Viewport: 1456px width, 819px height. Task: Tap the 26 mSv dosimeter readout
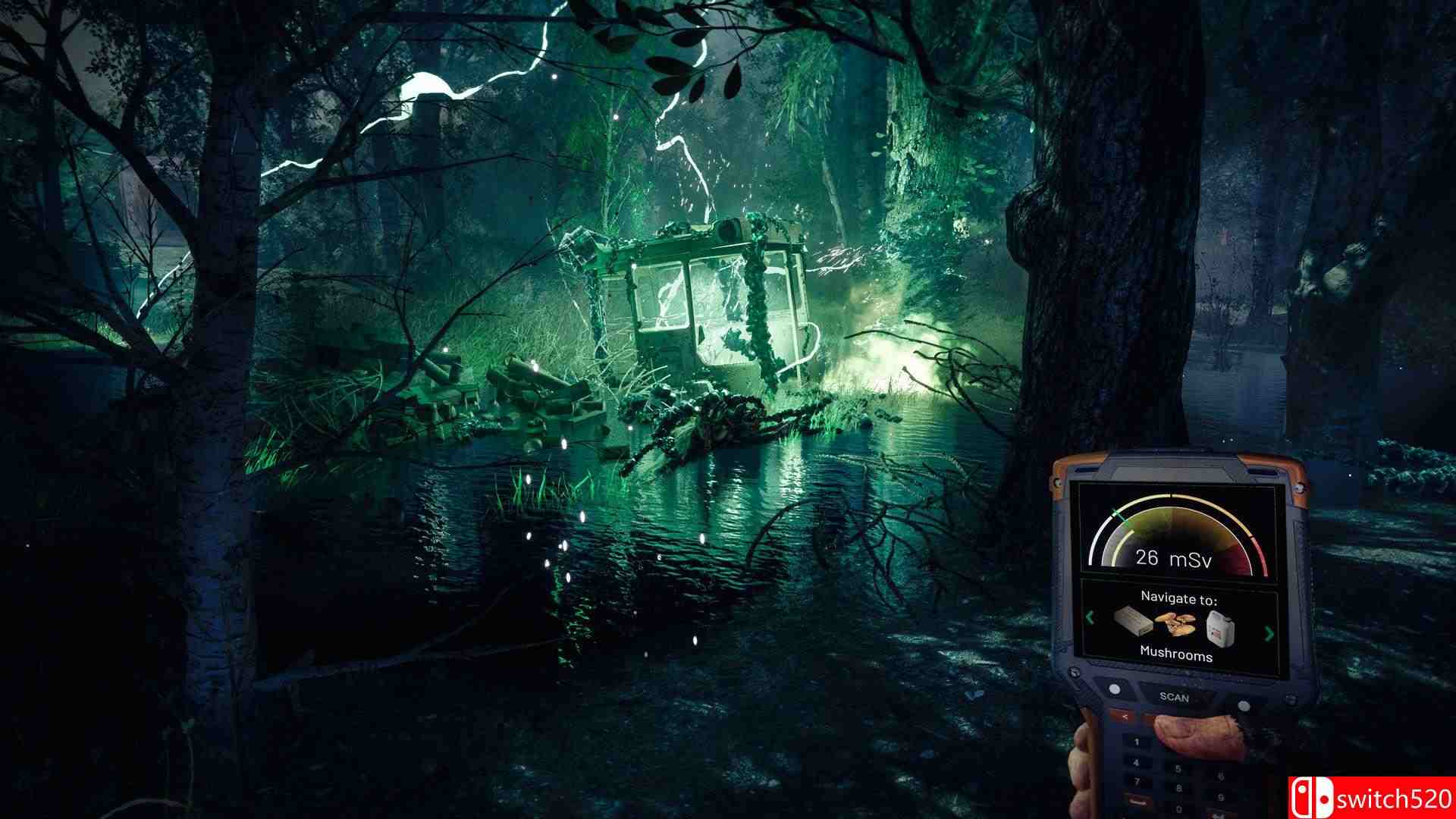1174,559
